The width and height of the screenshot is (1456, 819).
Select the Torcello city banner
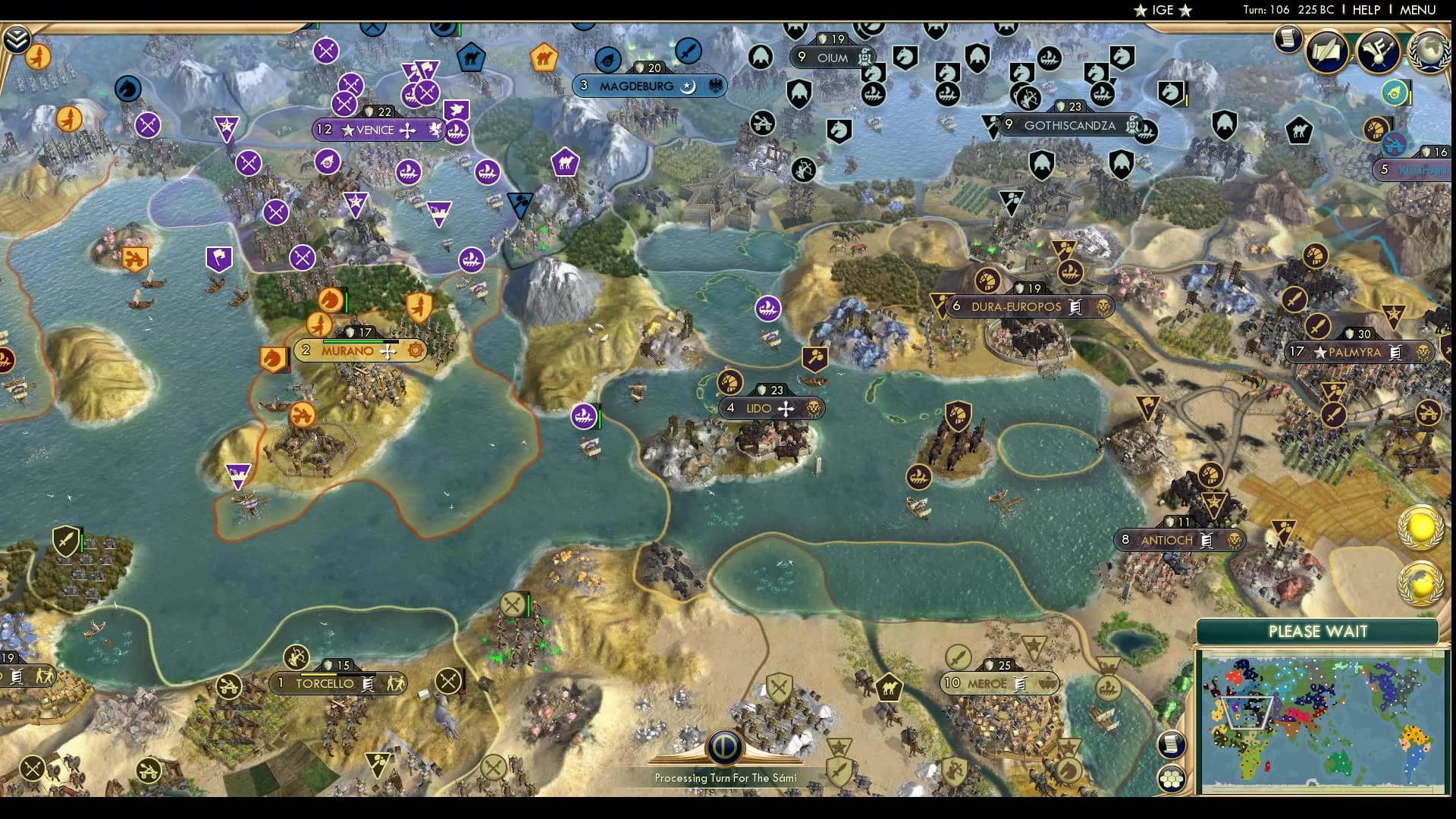(x=325, y=683)
